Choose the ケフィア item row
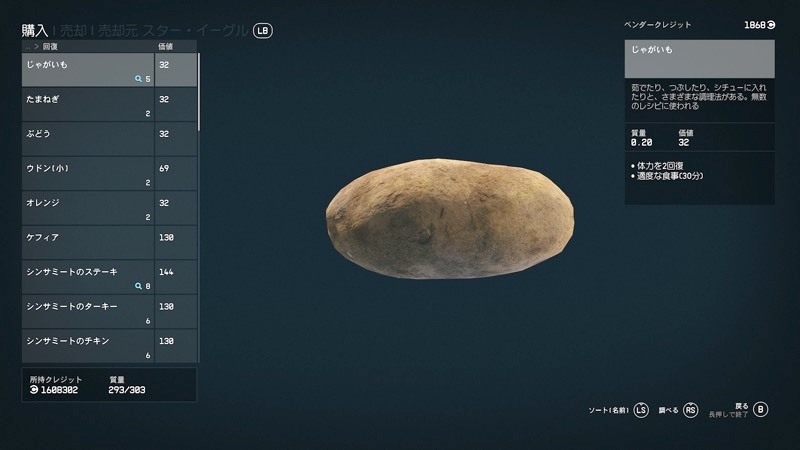Screen dimensions: 800x450 (x=88, y=243)
